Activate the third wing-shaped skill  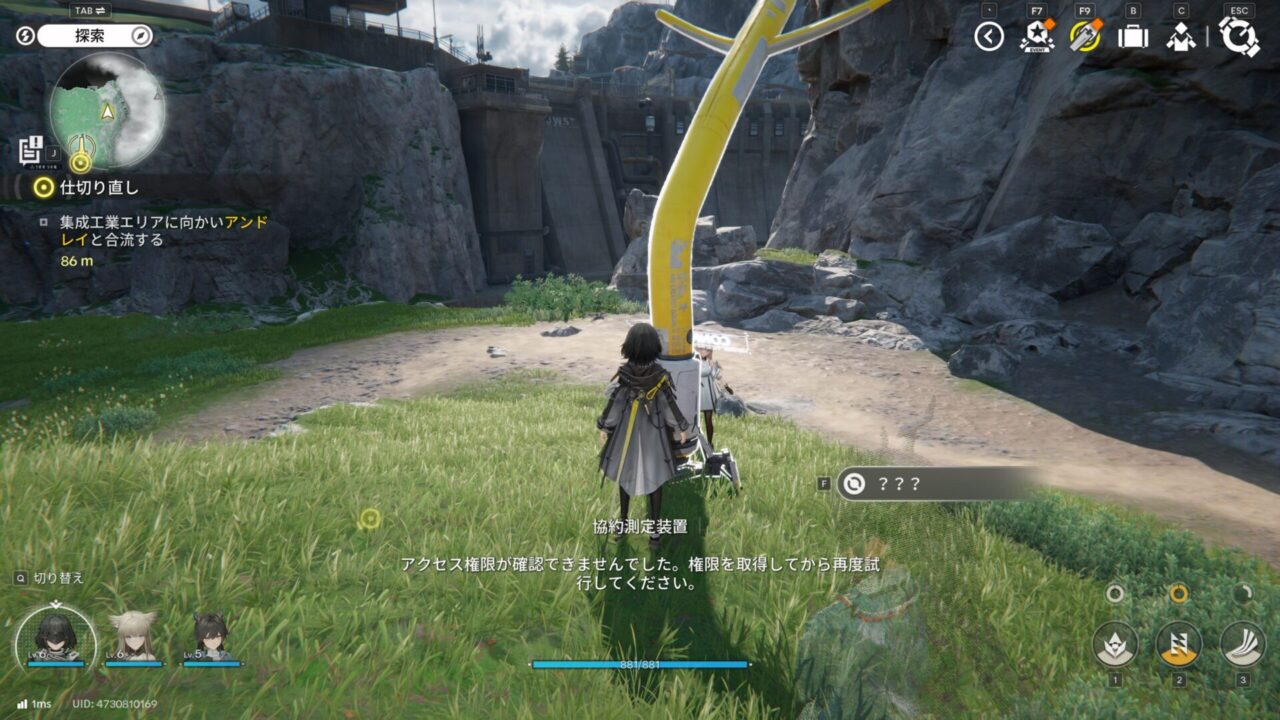coord(1243,643)
